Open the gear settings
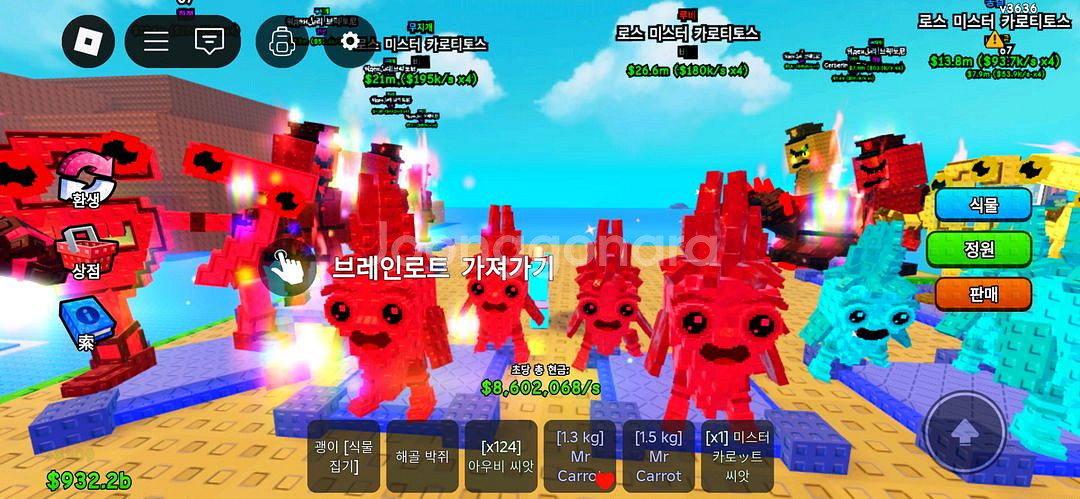Viewport: 1080px width, 499px height. pos(350,41)
